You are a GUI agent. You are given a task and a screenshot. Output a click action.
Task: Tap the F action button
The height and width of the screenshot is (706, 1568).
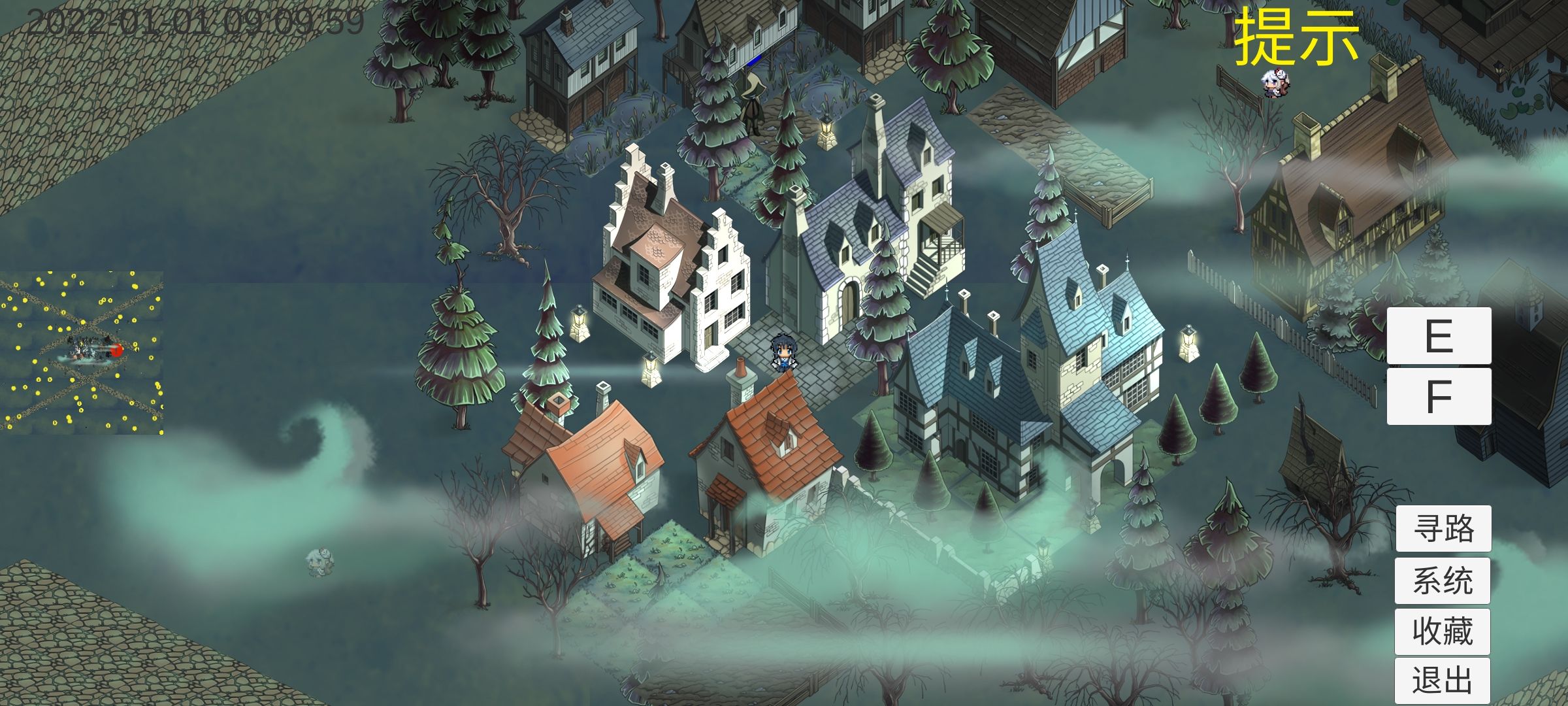click(x=1439, y=396)
